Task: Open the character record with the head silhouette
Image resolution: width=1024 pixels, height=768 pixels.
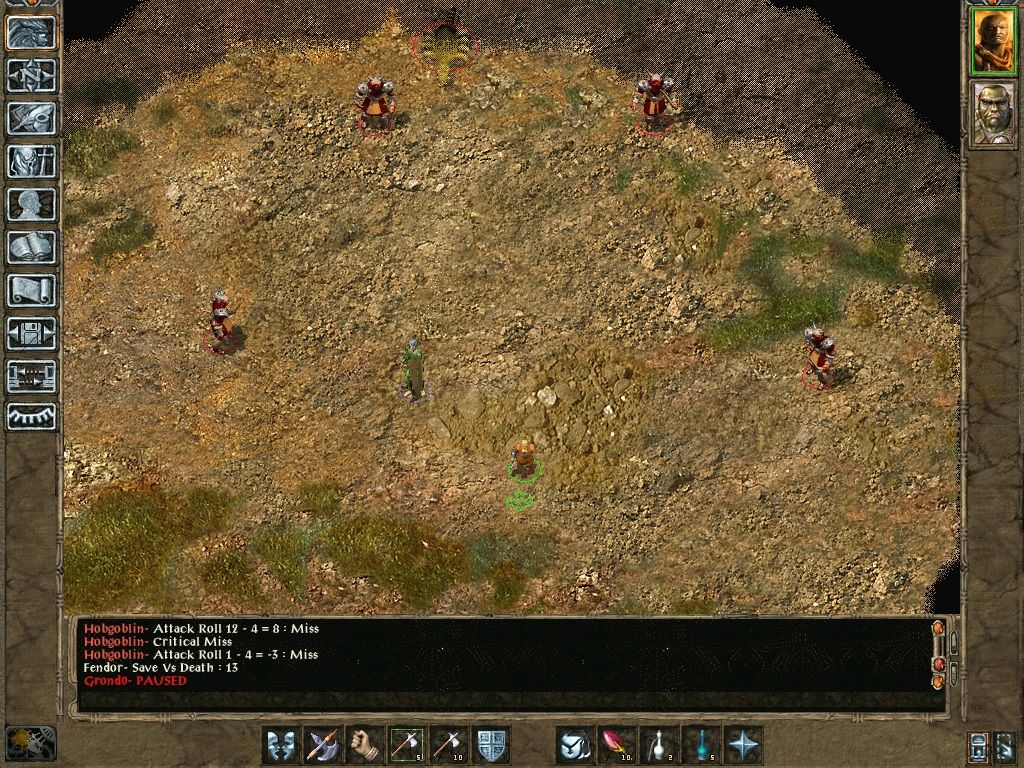Action: [32, 204]
